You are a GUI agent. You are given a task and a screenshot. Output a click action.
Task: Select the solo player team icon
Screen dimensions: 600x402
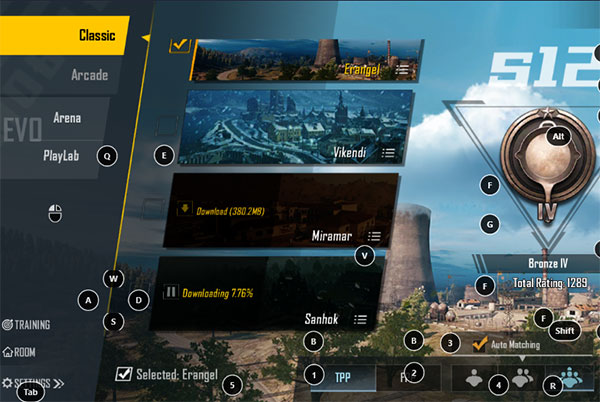pos(470,378)
